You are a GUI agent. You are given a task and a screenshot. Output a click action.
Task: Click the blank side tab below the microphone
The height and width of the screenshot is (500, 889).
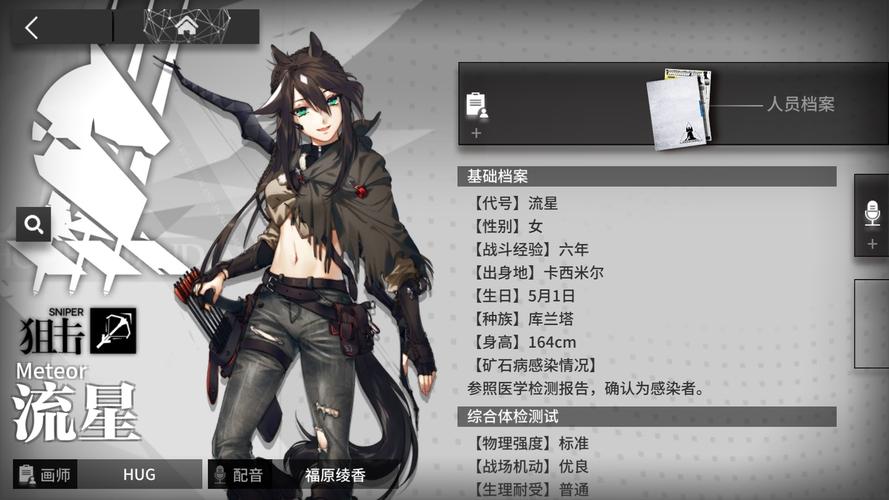pos(872,325)
